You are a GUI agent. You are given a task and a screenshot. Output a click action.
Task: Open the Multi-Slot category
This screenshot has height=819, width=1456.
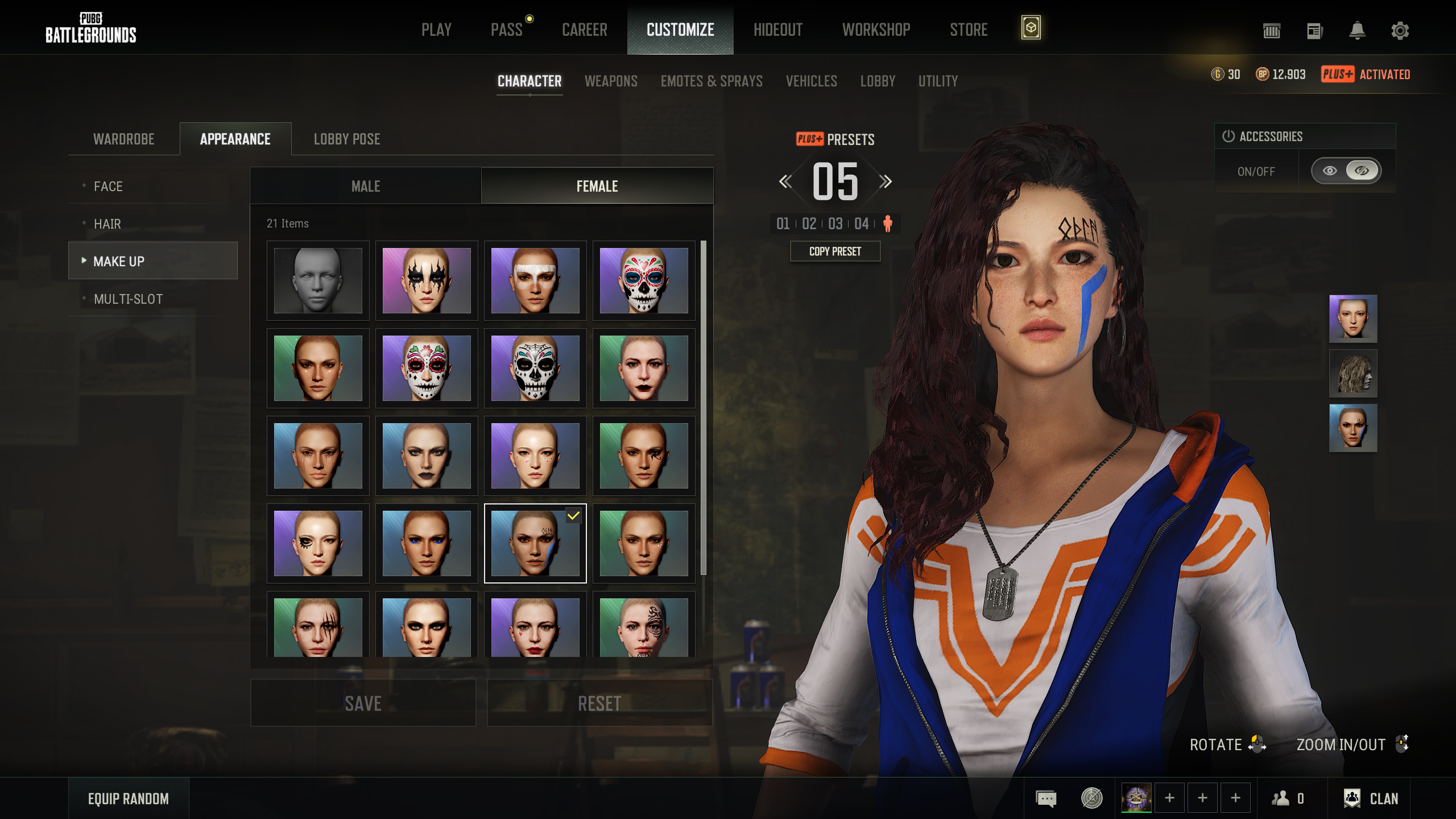(128, 299)
